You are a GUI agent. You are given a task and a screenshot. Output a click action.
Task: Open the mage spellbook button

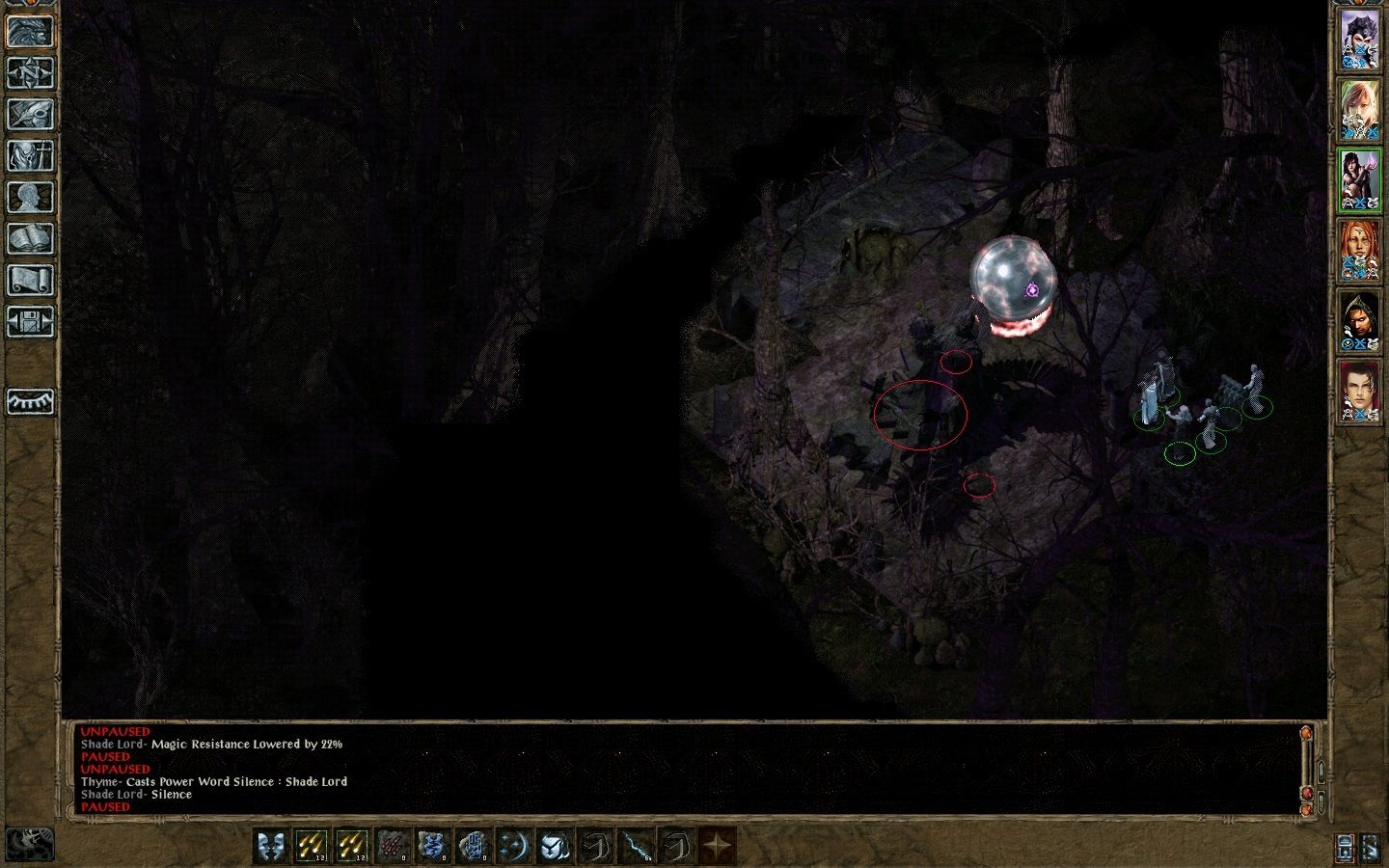pos(30,238)
